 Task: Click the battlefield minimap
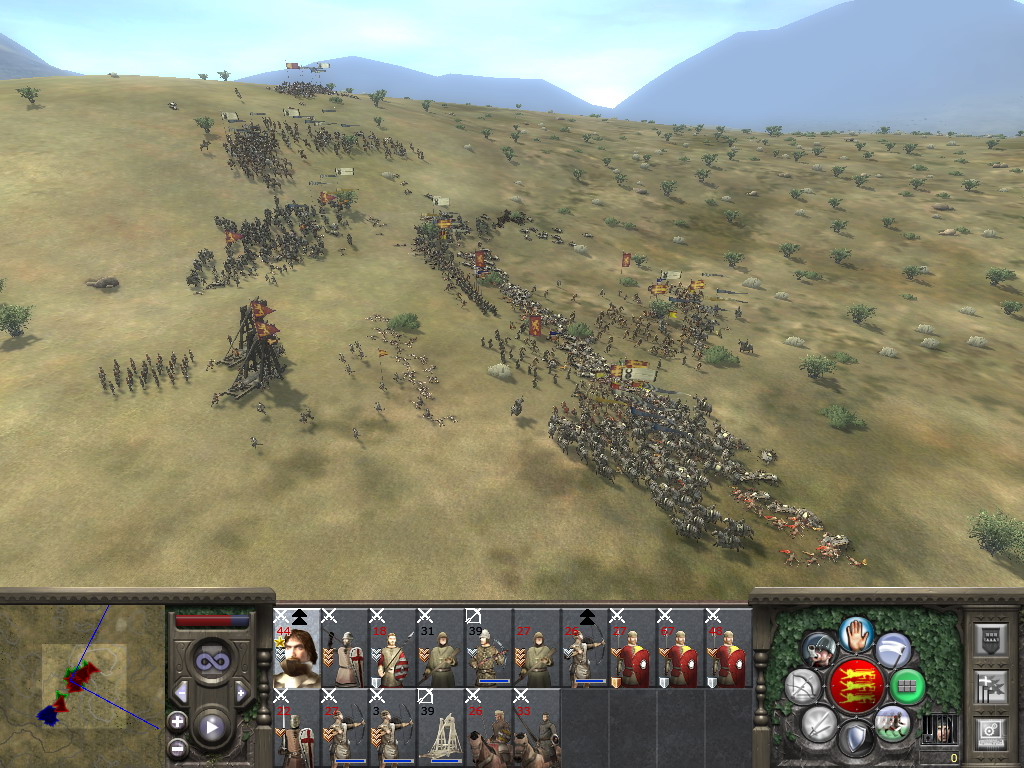point(82,682)
